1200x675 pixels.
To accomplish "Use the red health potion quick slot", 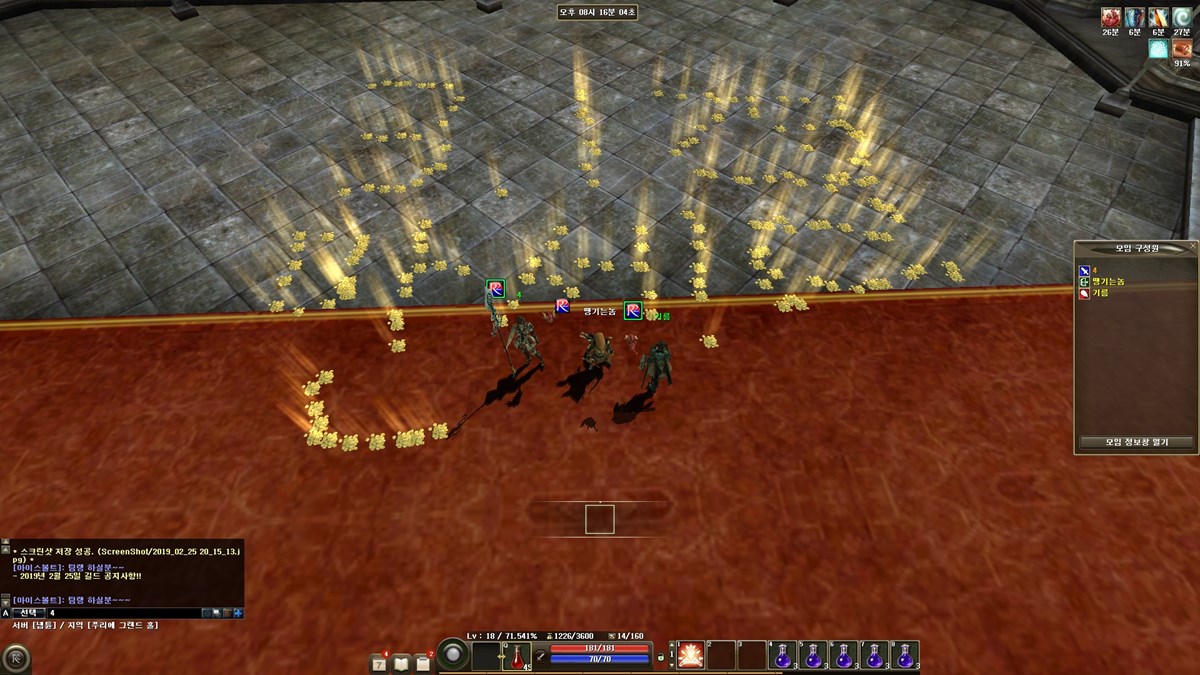I will point(517,656).
